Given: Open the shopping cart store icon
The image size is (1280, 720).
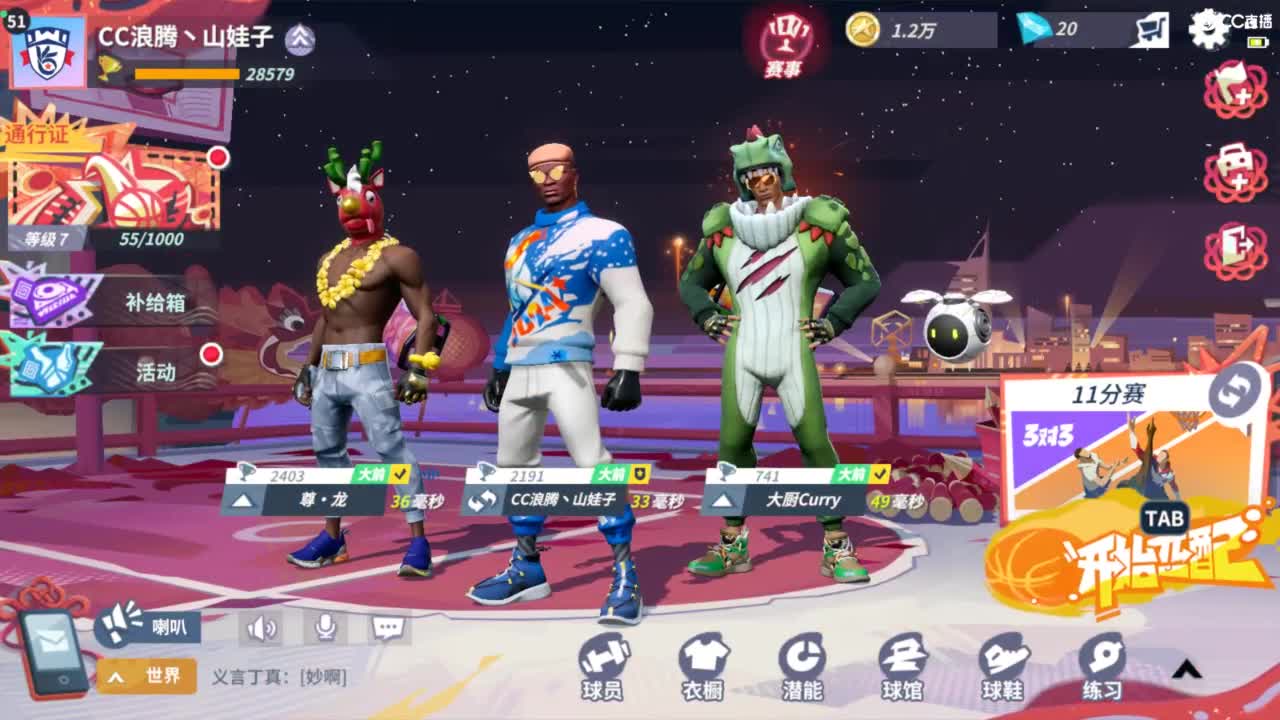Looking at the screenshot, I should click(1151, 30).
